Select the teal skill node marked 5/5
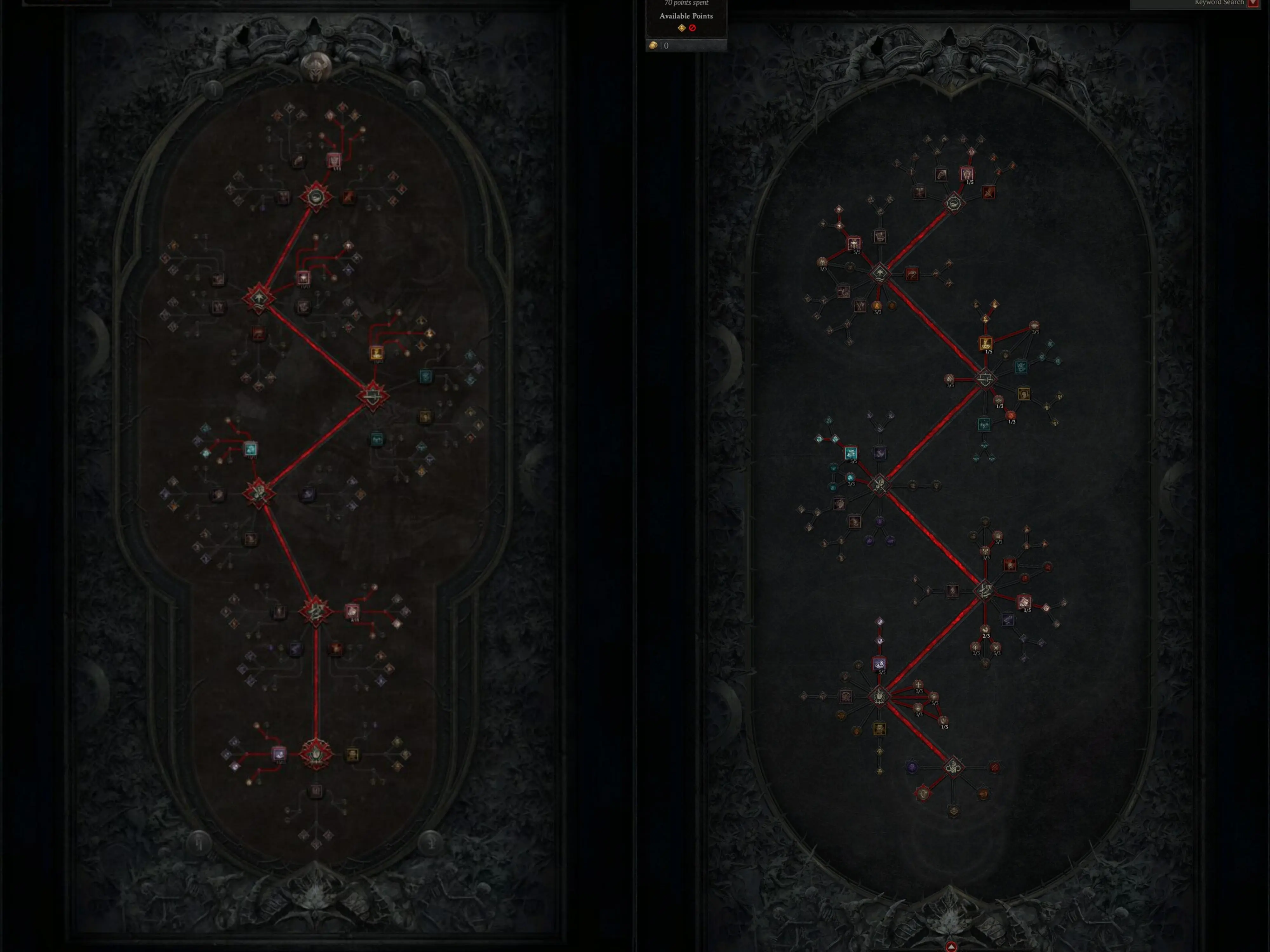 click(851, 454)
